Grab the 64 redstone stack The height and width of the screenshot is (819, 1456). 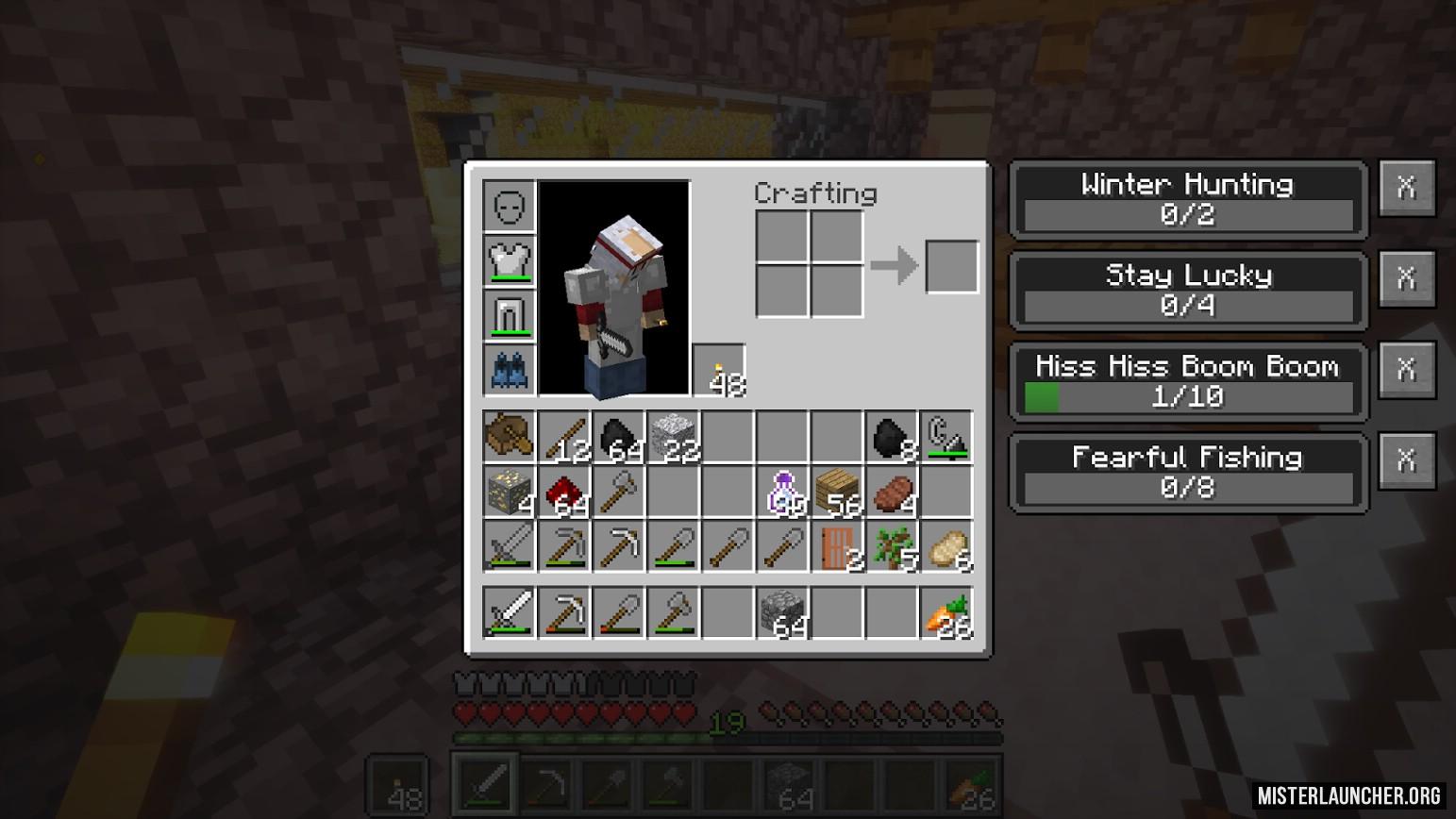click(564, 493)
